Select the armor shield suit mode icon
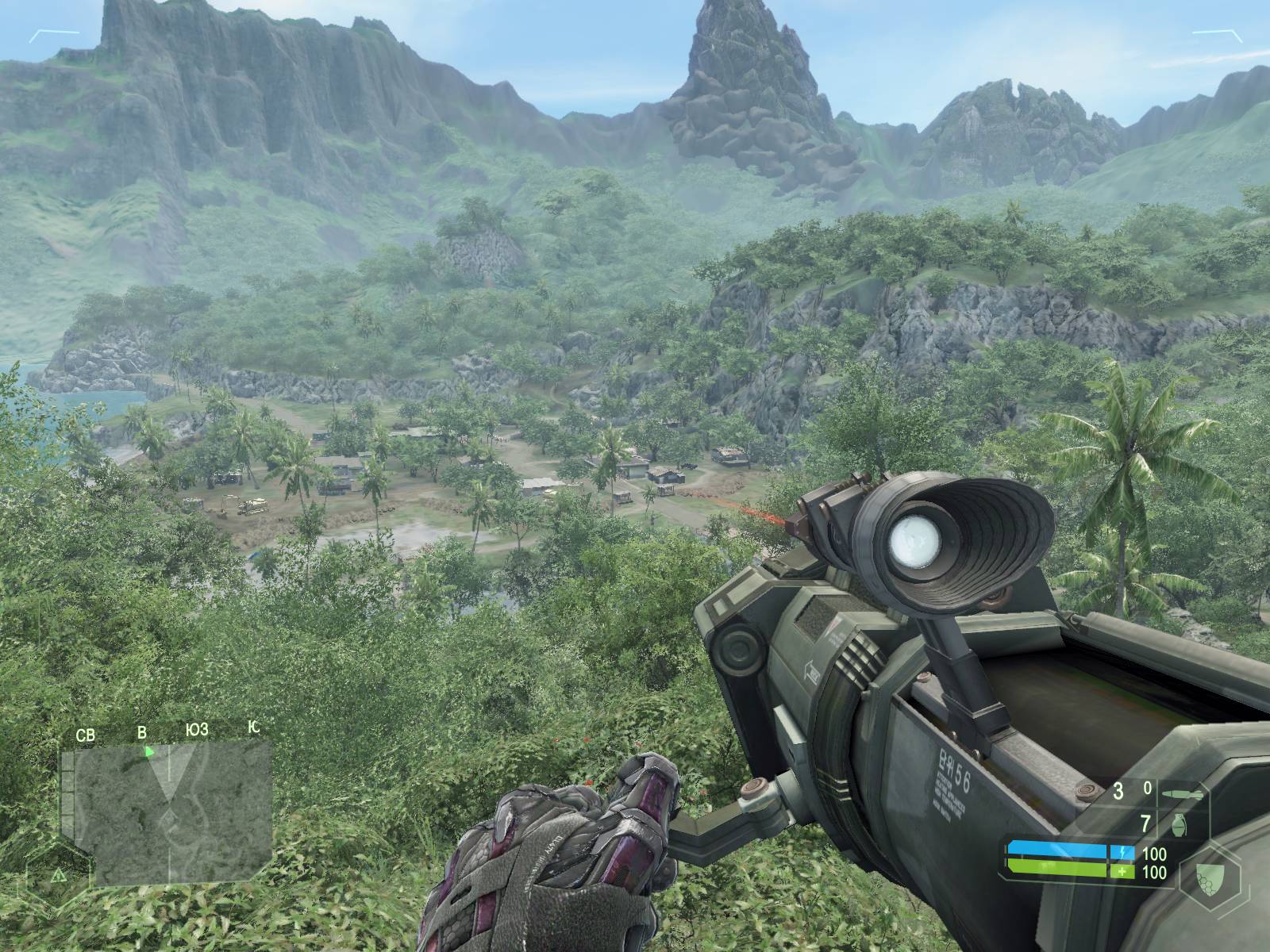1270x952 pixels. (x=1210, y=877)
